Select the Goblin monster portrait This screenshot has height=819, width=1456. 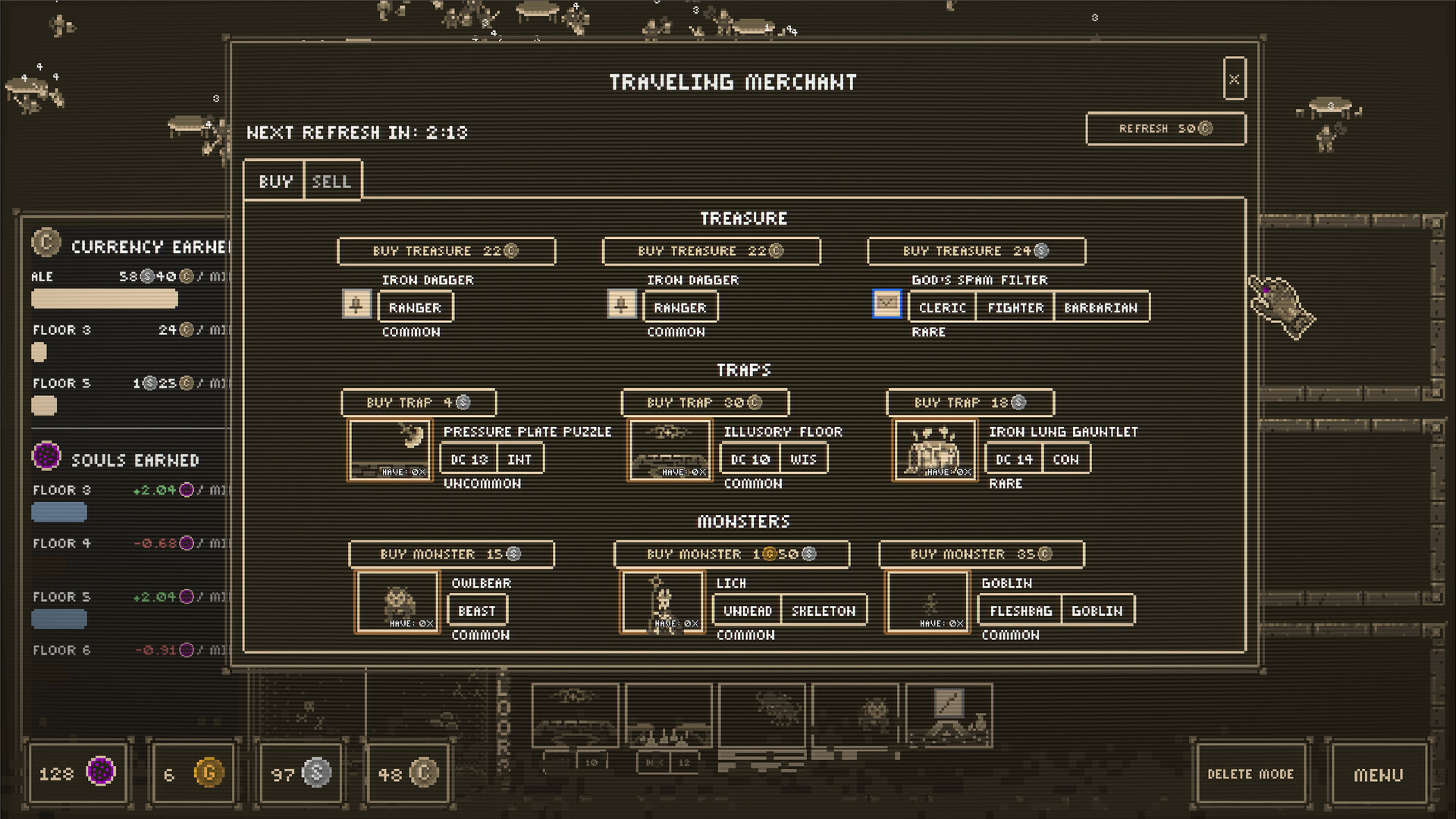(927, 601)
